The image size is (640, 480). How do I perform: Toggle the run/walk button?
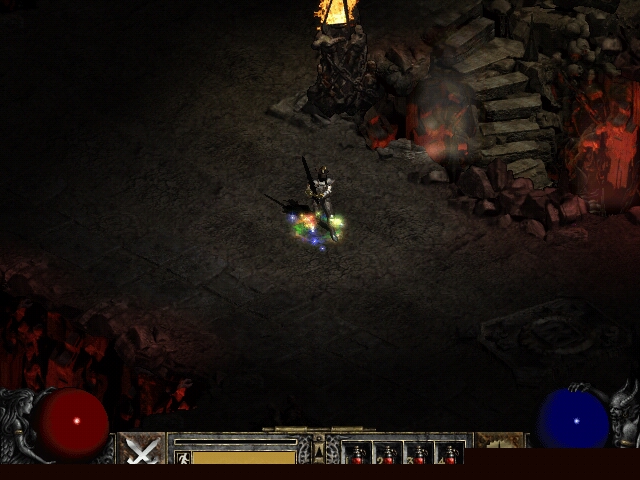(183, 457)
